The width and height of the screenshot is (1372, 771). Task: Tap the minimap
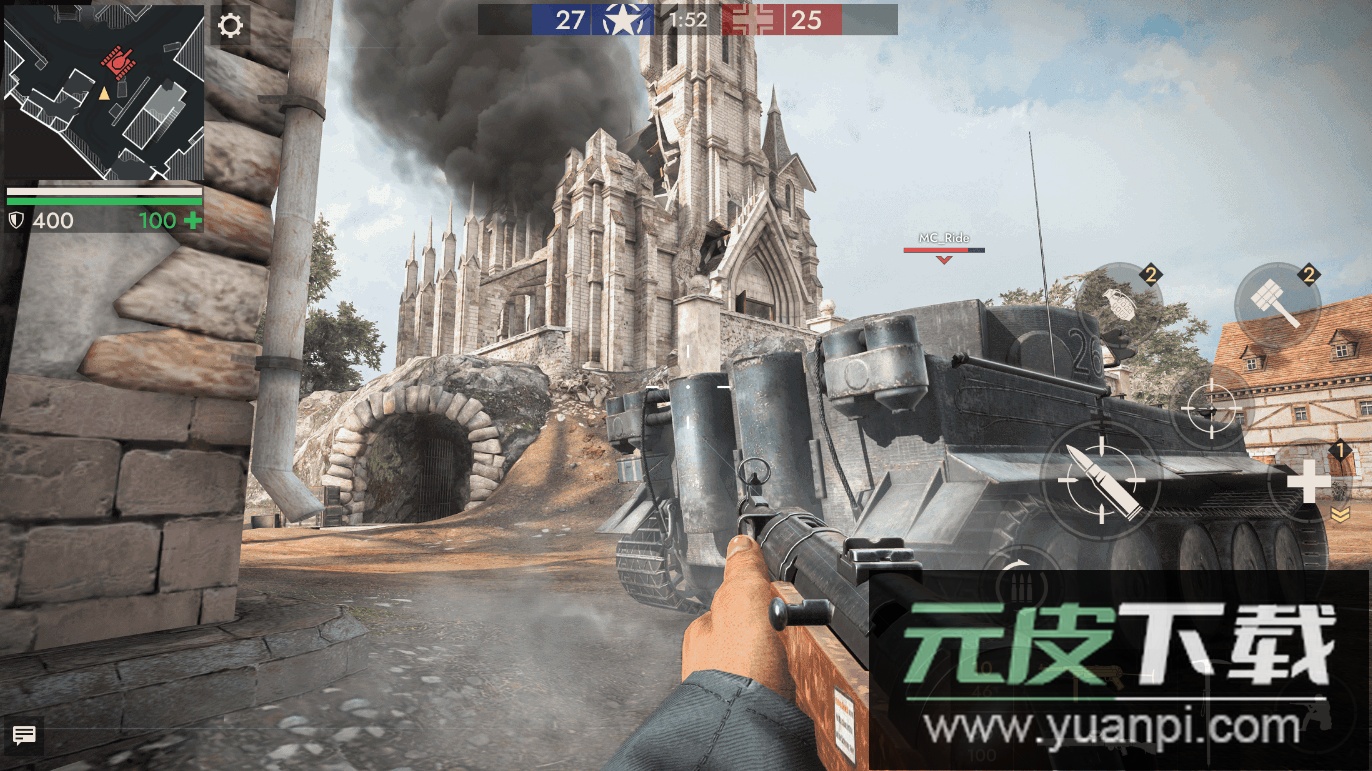tap(104, 93)
